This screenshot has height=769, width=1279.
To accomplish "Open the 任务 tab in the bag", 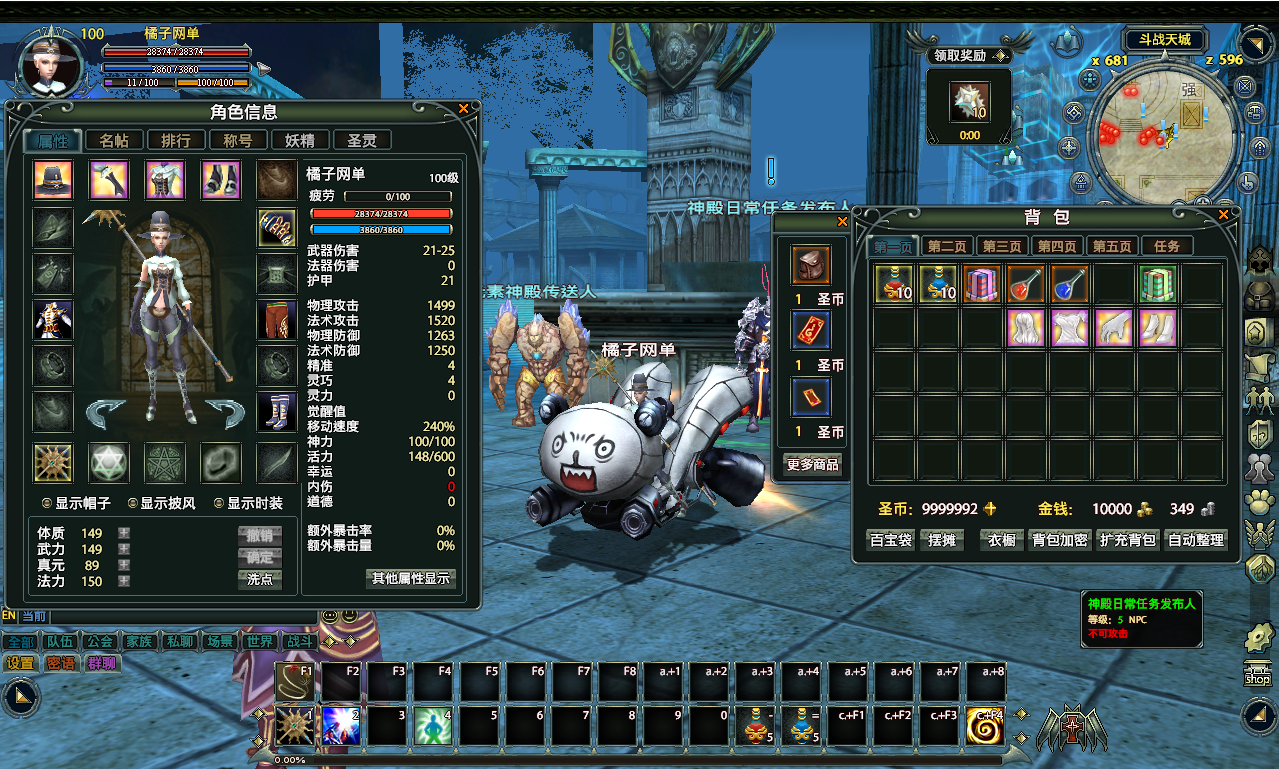I will (x=1167, y=246).
